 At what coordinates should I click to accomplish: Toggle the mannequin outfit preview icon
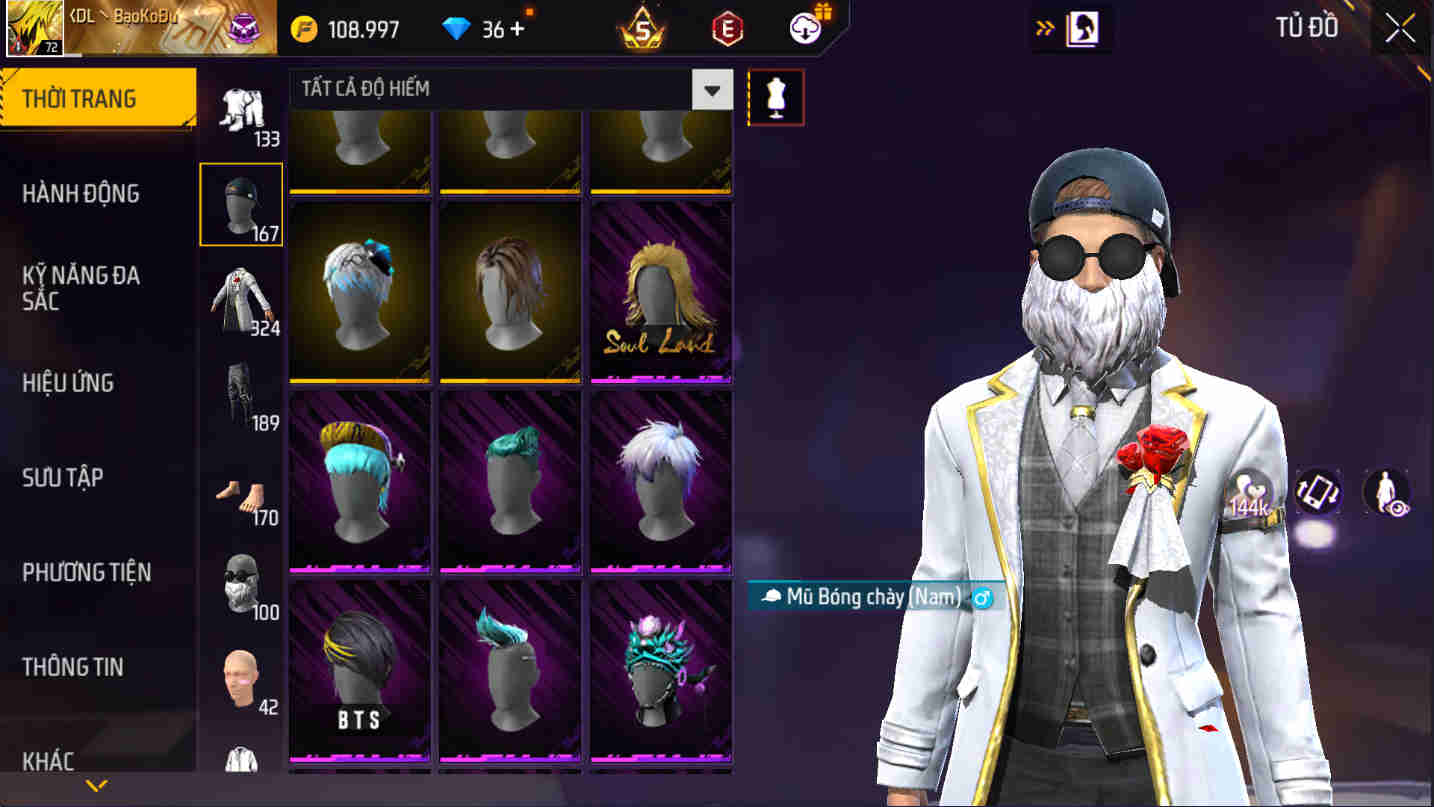pos(777,97)
